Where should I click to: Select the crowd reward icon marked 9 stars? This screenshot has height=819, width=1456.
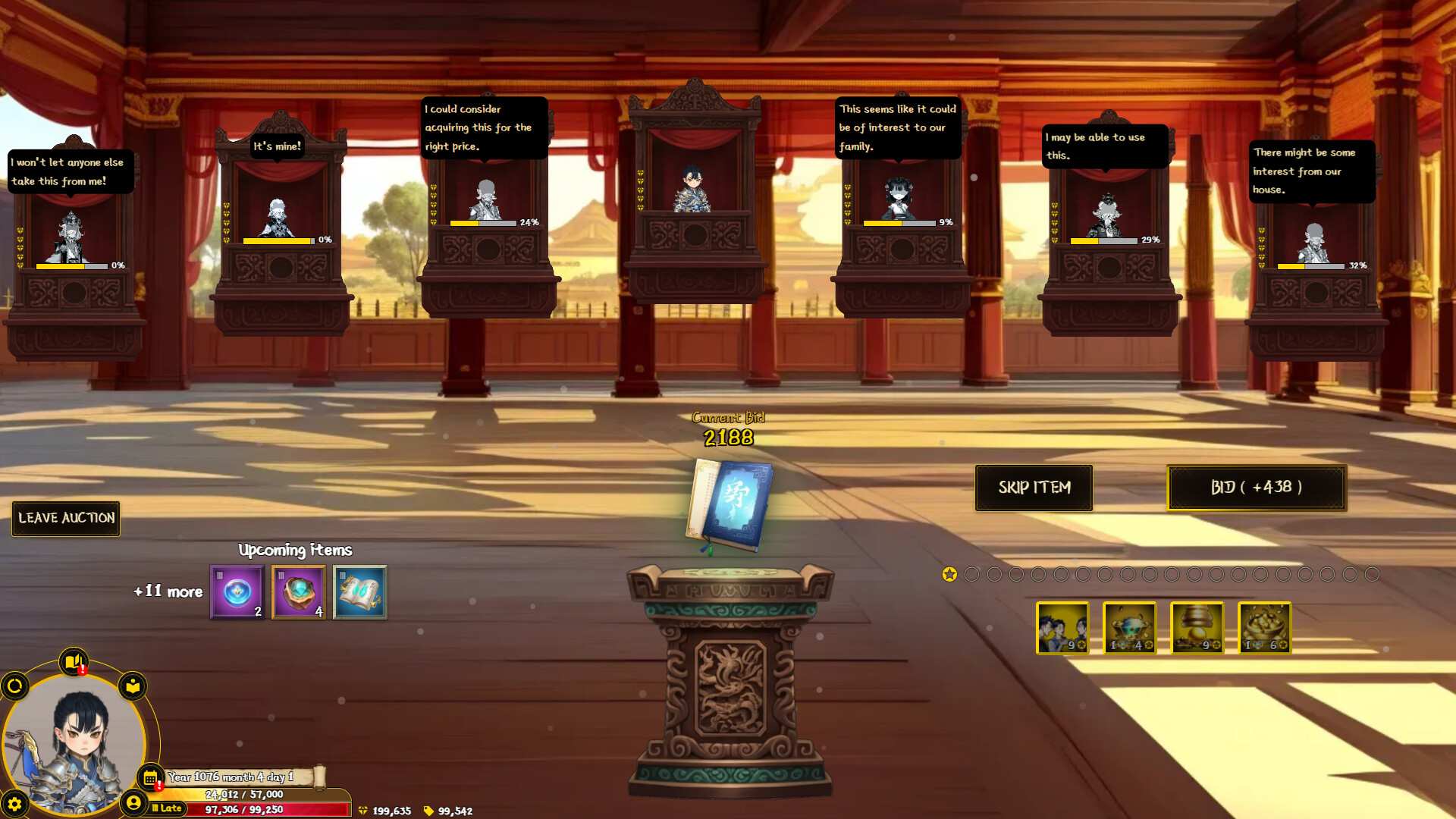click(x=1062, y=628)
